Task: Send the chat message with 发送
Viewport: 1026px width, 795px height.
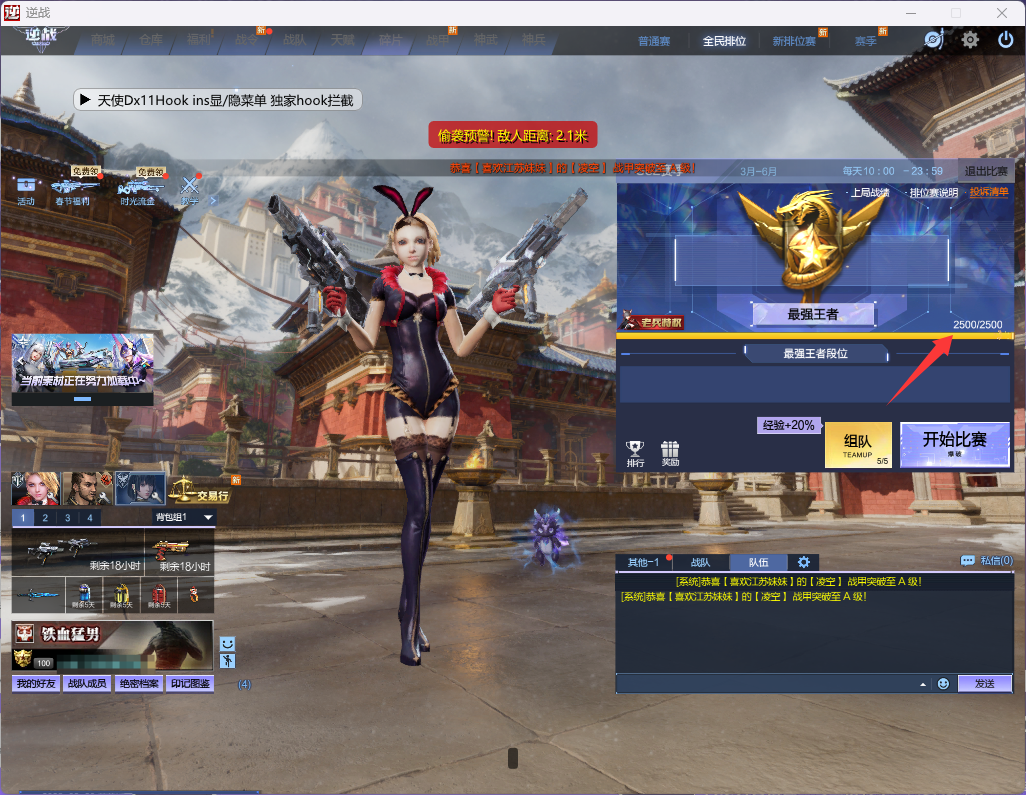Action: coord(984,683)
